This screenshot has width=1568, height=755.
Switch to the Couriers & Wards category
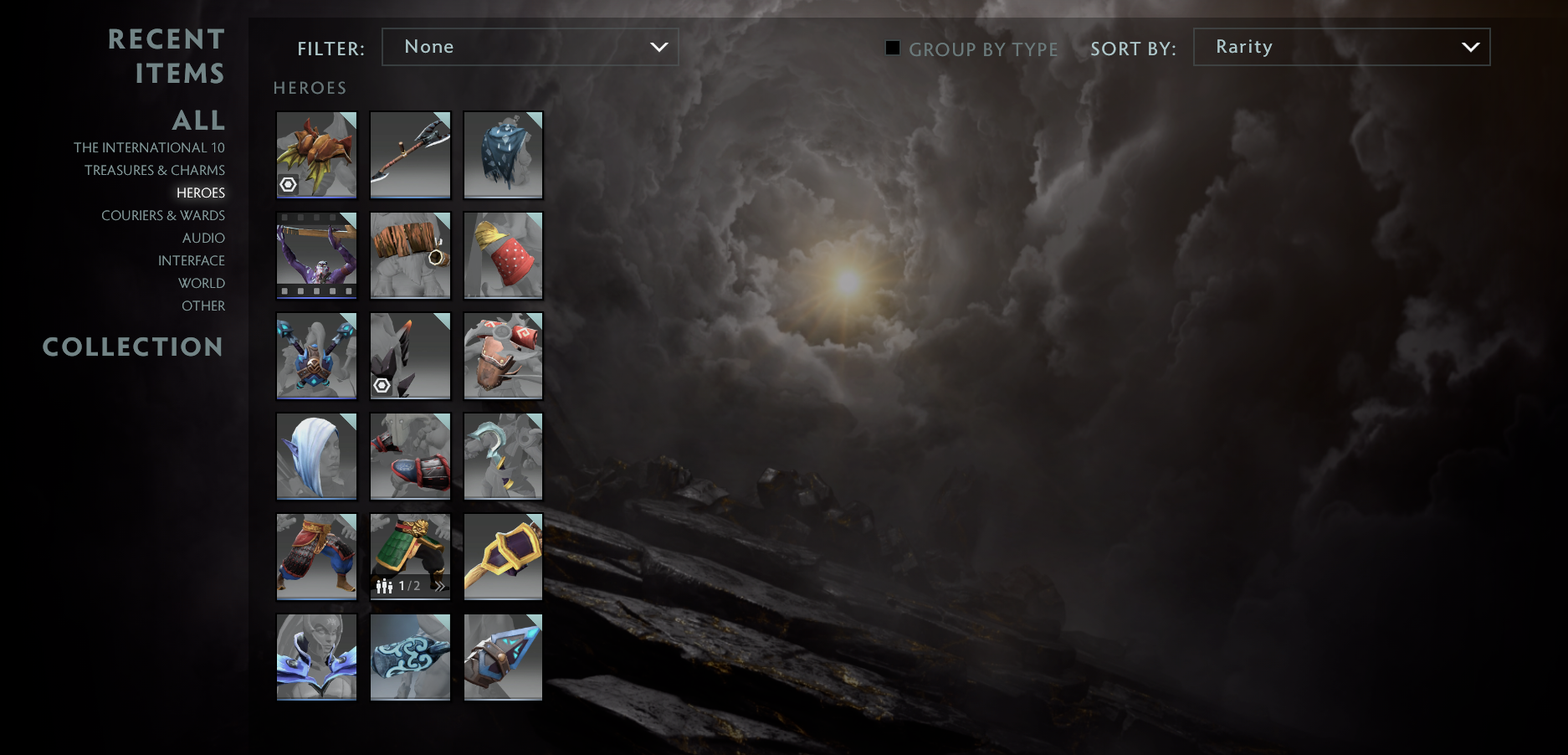(x=162, y=215)
